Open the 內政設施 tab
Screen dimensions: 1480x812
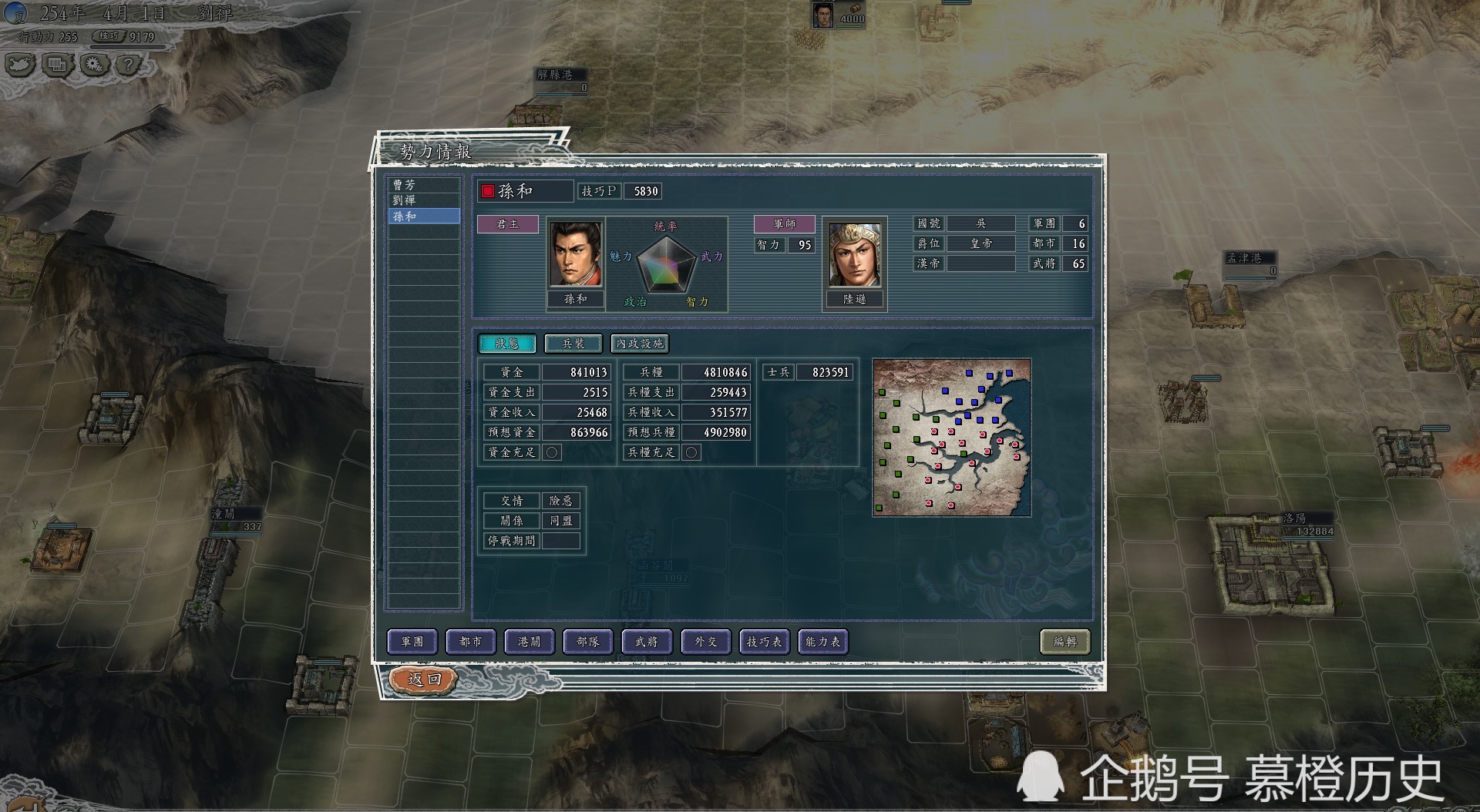pyautogui.click(x=639, y=344)
